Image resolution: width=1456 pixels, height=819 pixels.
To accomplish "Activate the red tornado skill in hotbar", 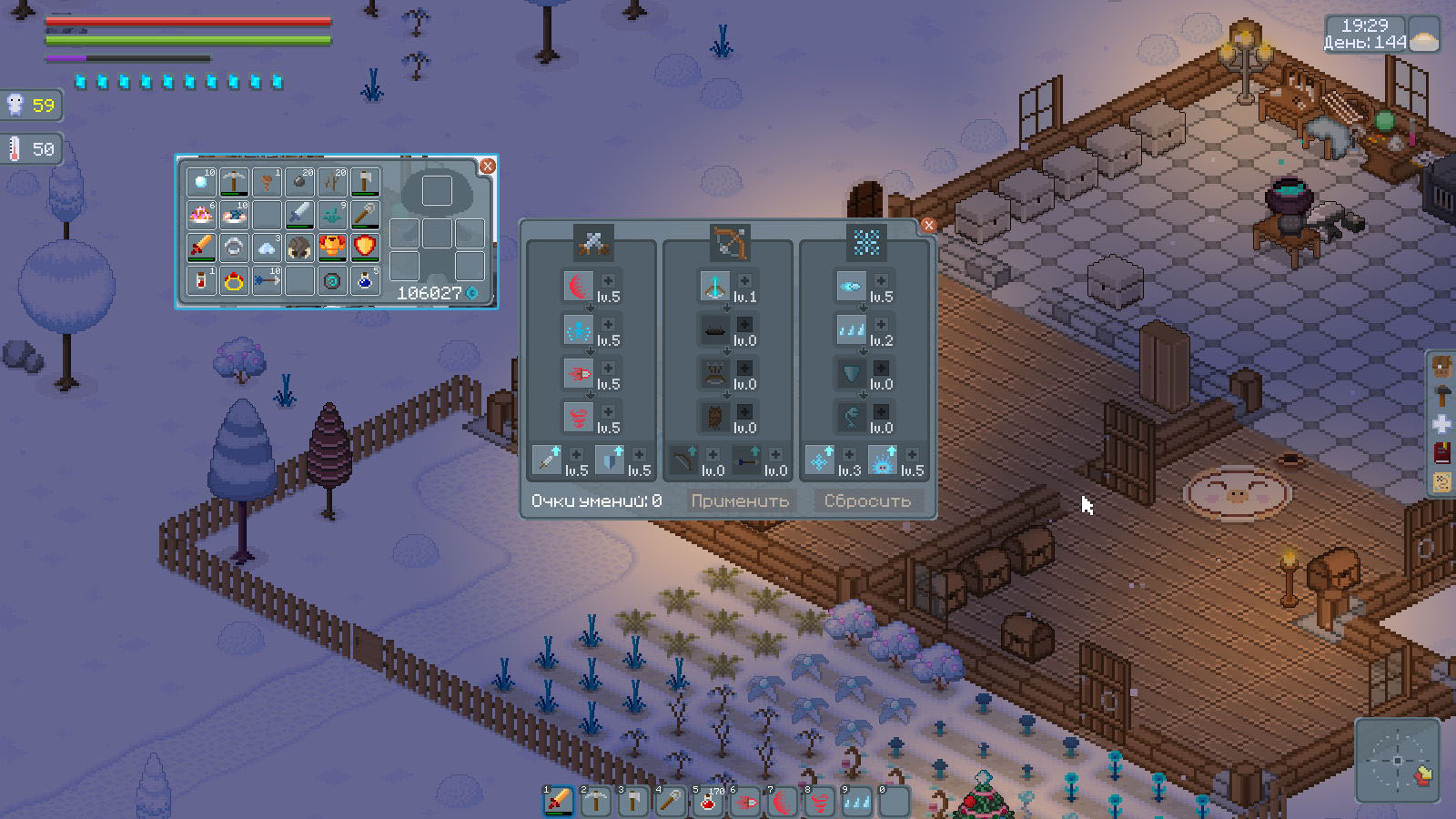I will [819, 801].
